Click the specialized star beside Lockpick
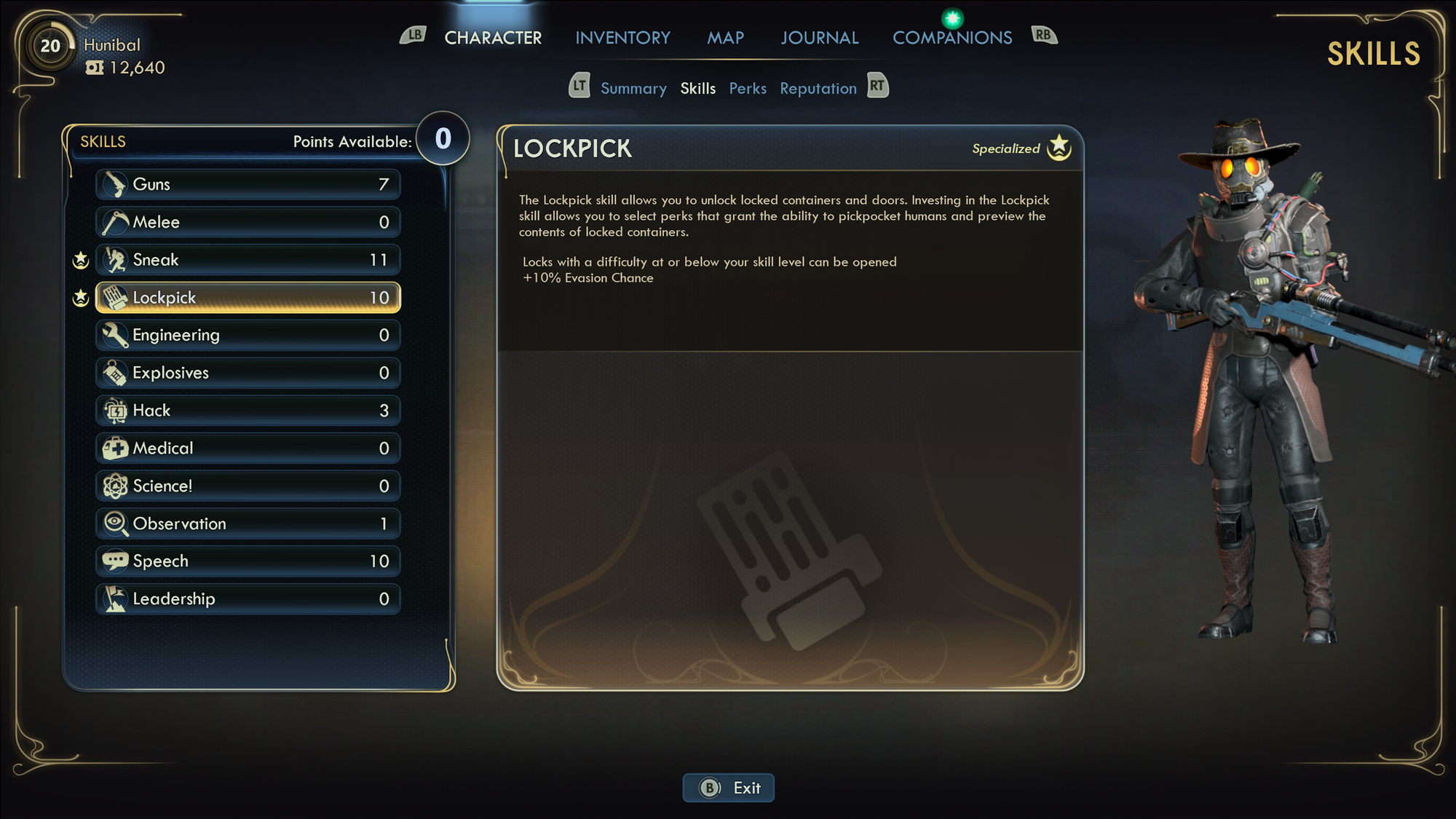 click(81, 297)
